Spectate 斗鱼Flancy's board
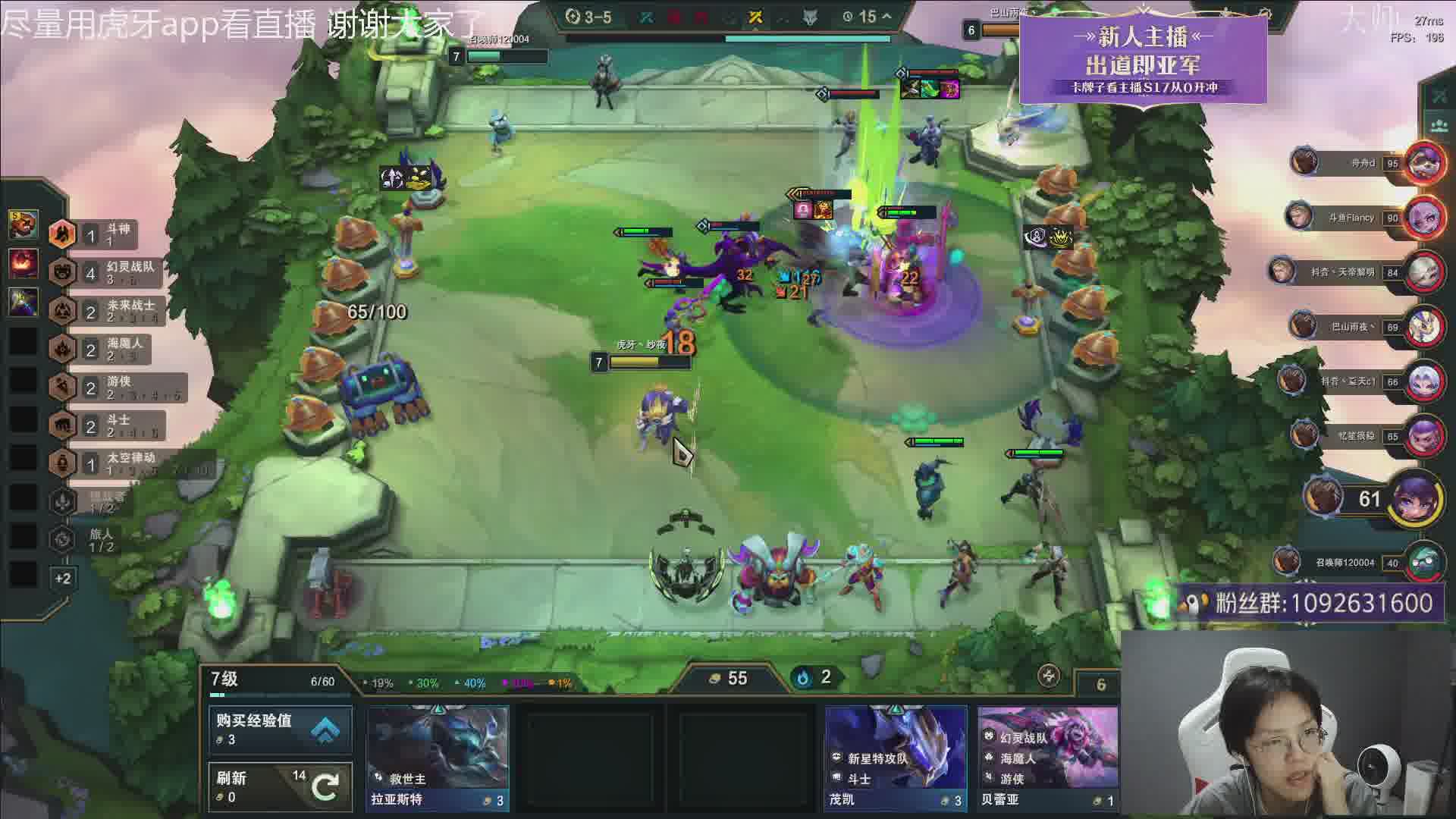 tap(1423, 218)
